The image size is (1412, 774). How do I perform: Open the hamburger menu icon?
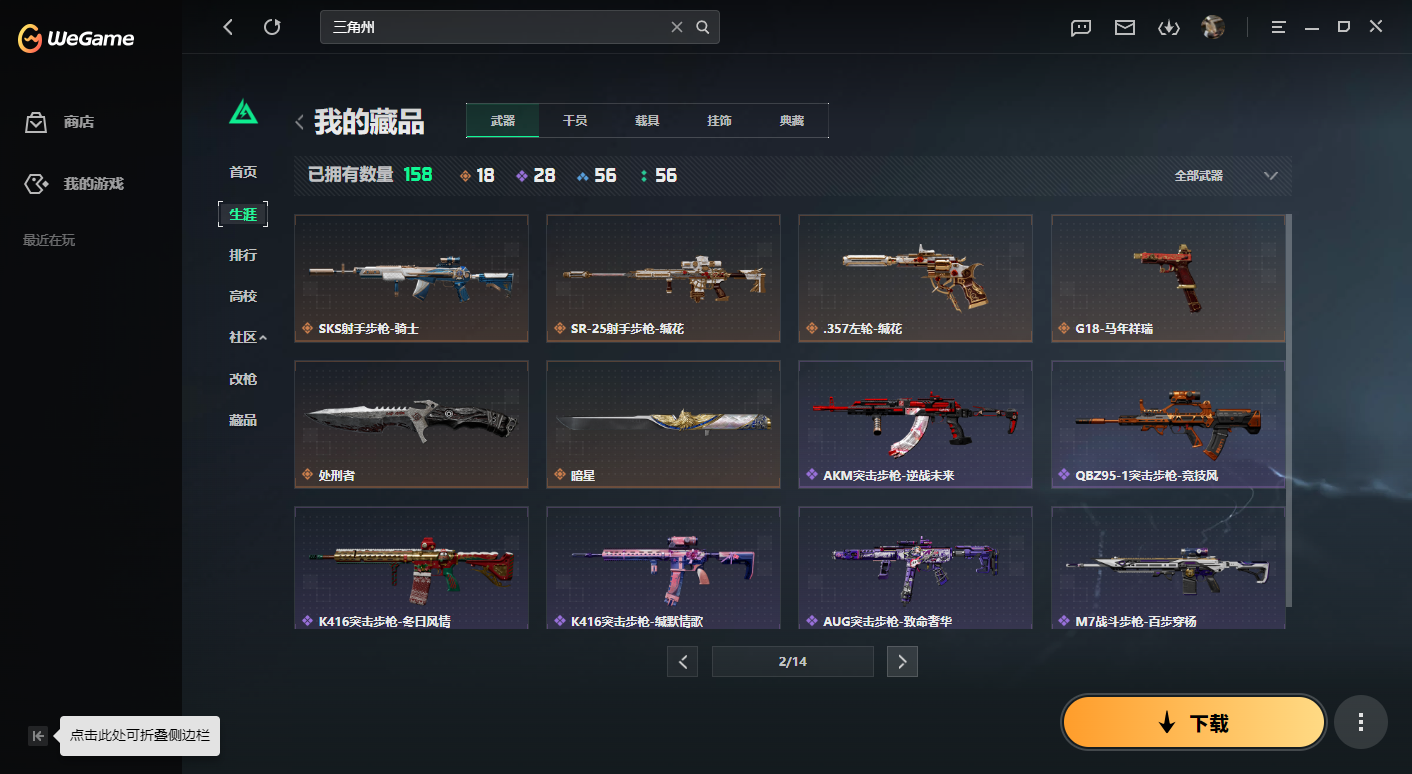pyautogui.click(x=1278, y=27)
